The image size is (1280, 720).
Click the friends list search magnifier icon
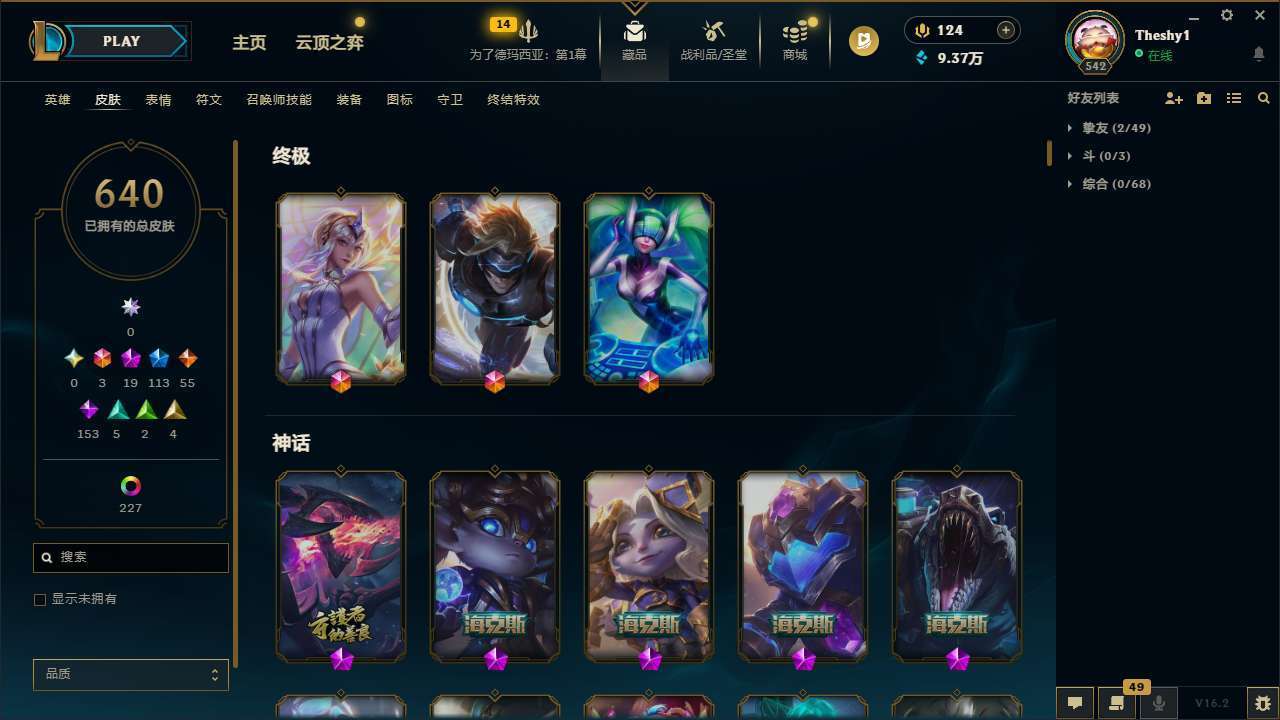(x=1264, y=98)
